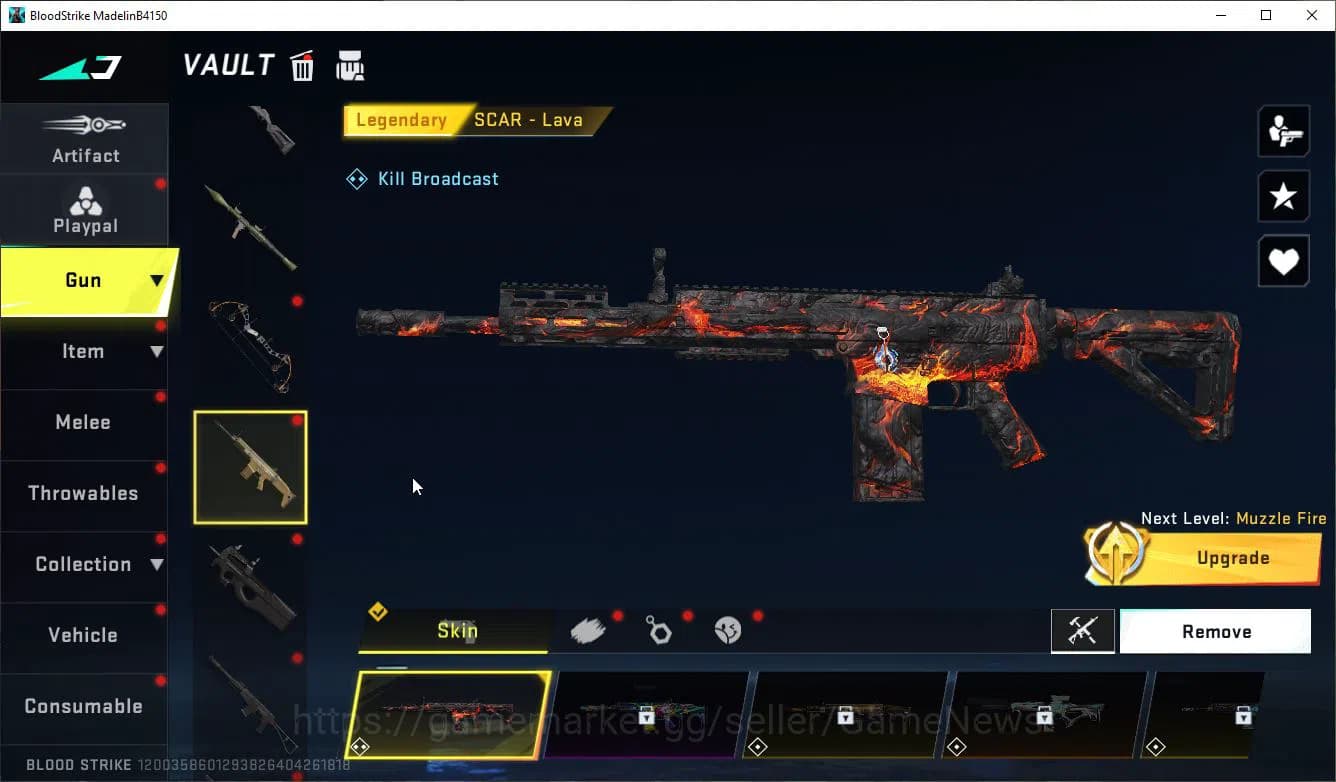Open the Playpal panel icon
1336x782 pixels.
(x=85, y=208)
